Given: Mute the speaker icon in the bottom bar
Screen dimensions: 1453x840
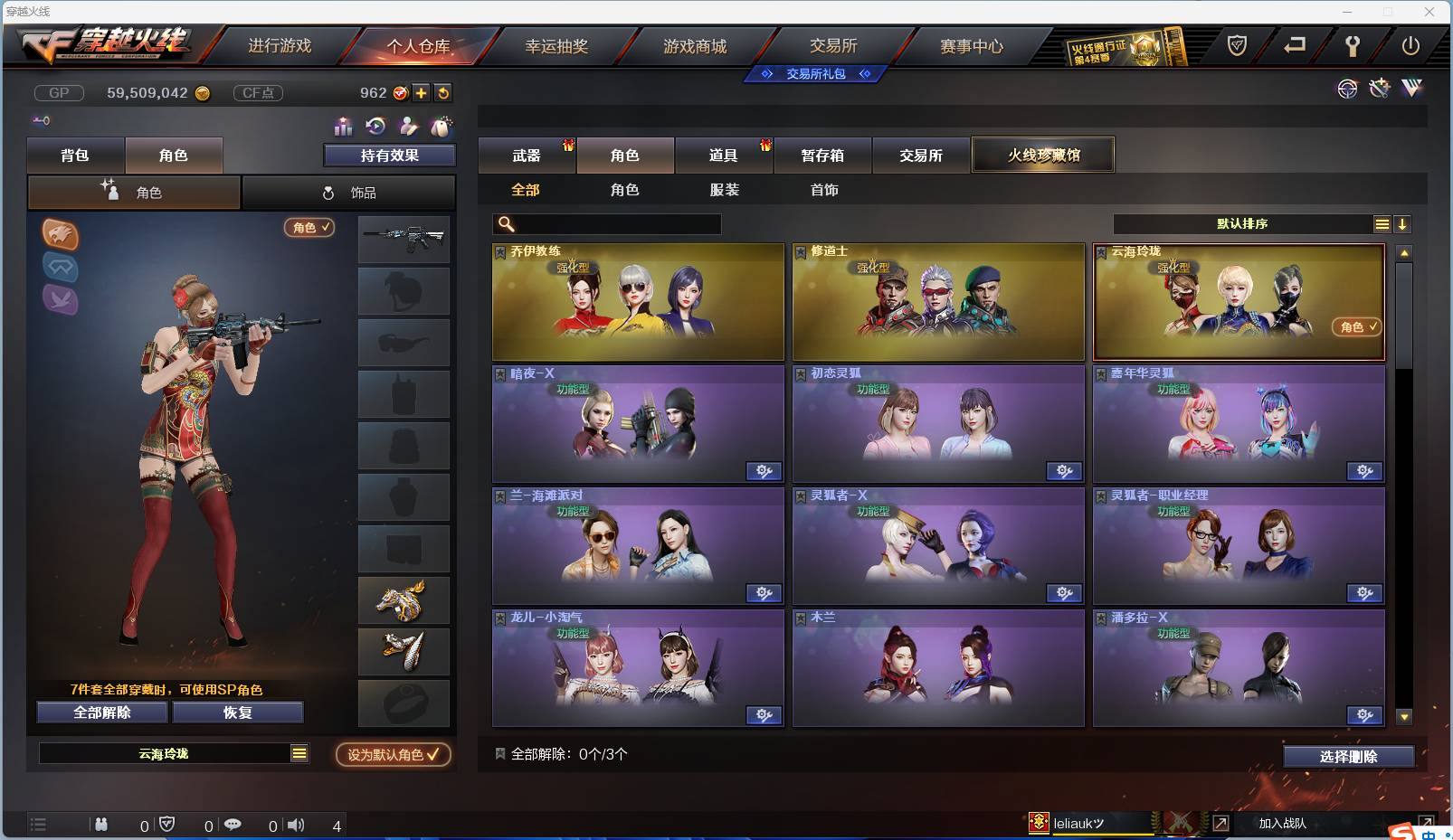Looking at the screenshot, I should (296, 825).
